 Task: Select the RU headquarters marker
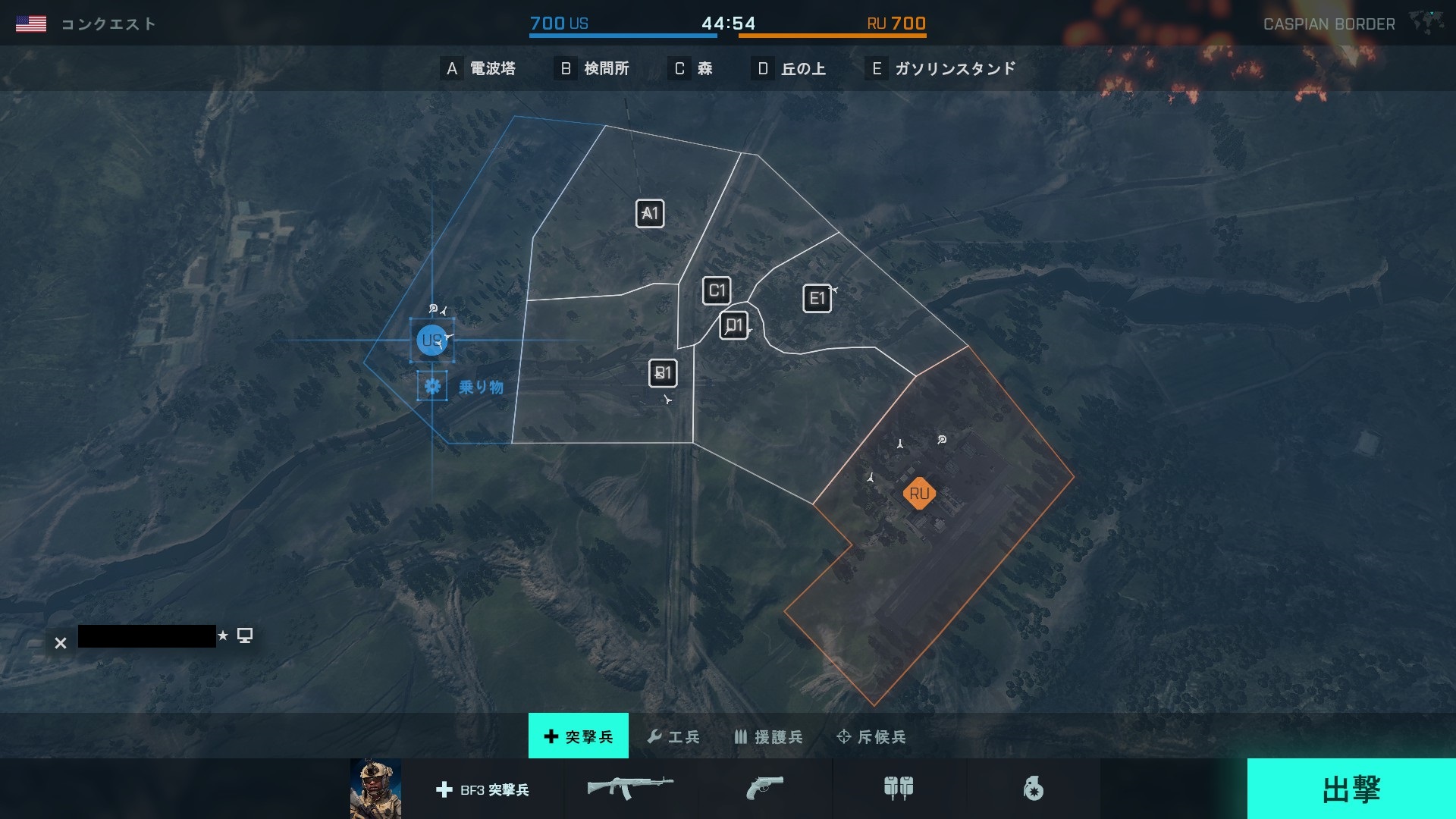pyautogui.click(x=919, y=494)
